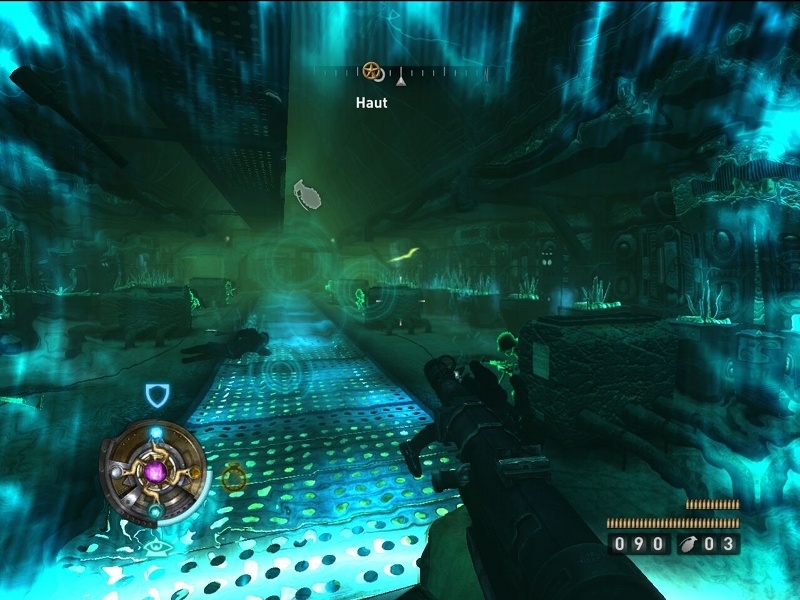Click the white grenade warning indicator

[310, 193]
